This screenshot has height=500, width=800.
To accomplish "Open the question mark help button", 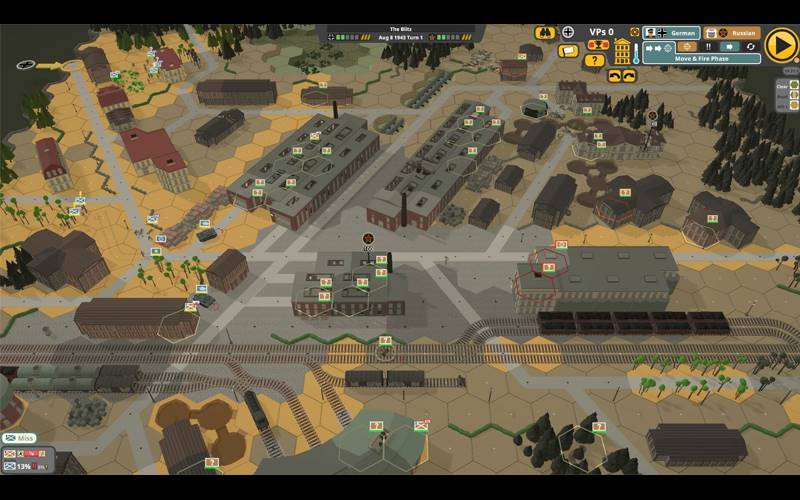I will pos(595,60).
